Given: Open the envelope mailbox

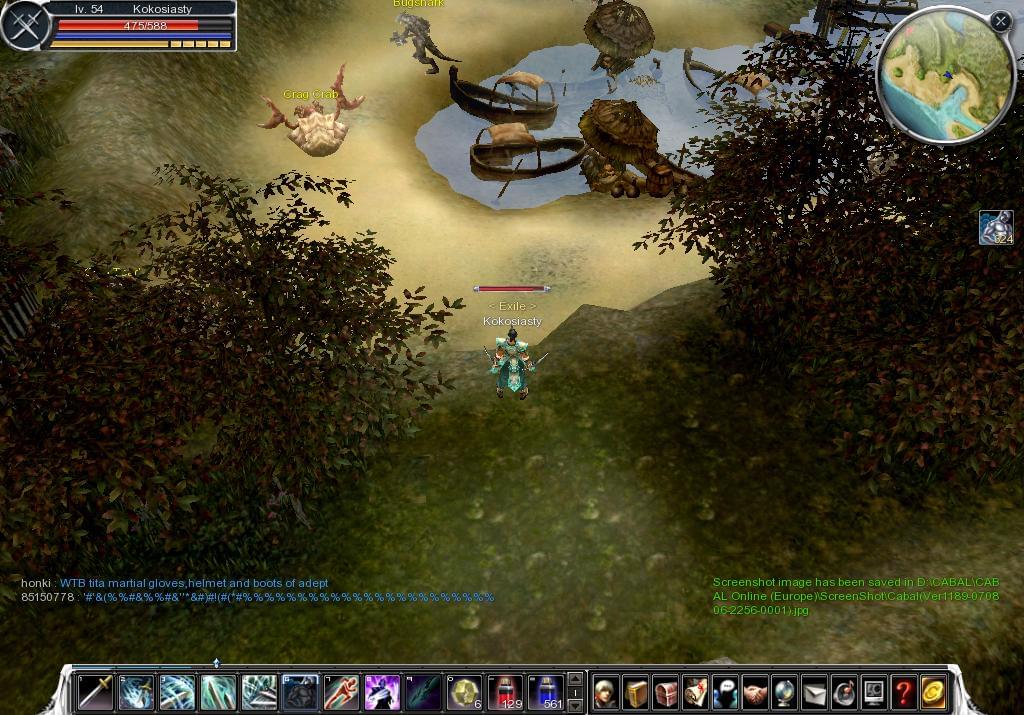Looking at the screenshot, I should click(x=815, y=692).
